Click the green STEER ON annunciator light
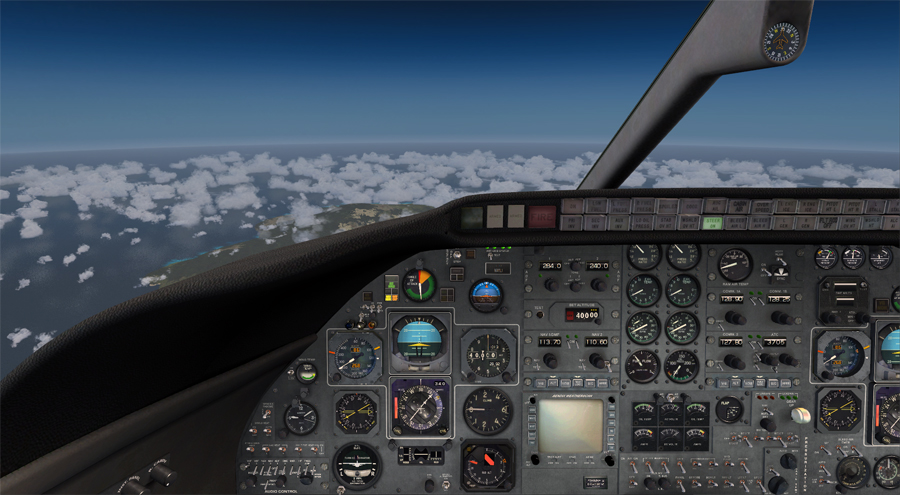Image resolution: width=900 pixels, height=495 pixels. (x=714, y=223)
